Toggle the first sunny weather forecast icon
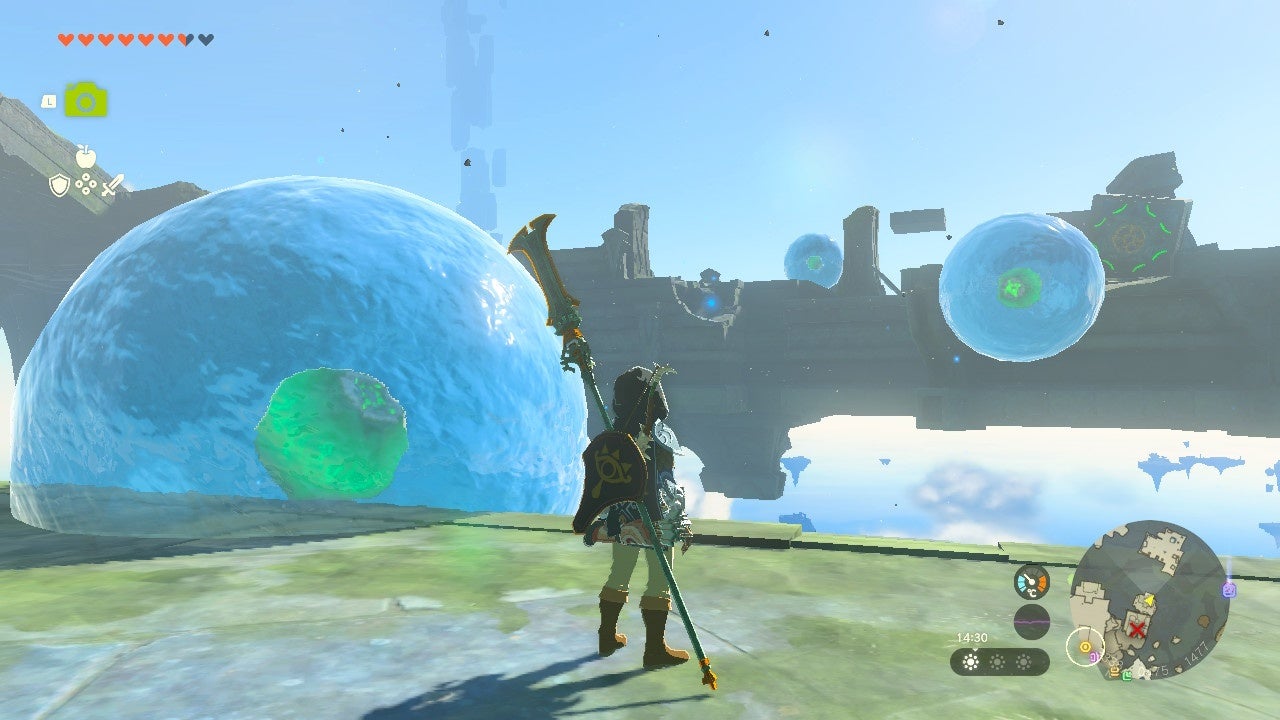 point(970,662)
